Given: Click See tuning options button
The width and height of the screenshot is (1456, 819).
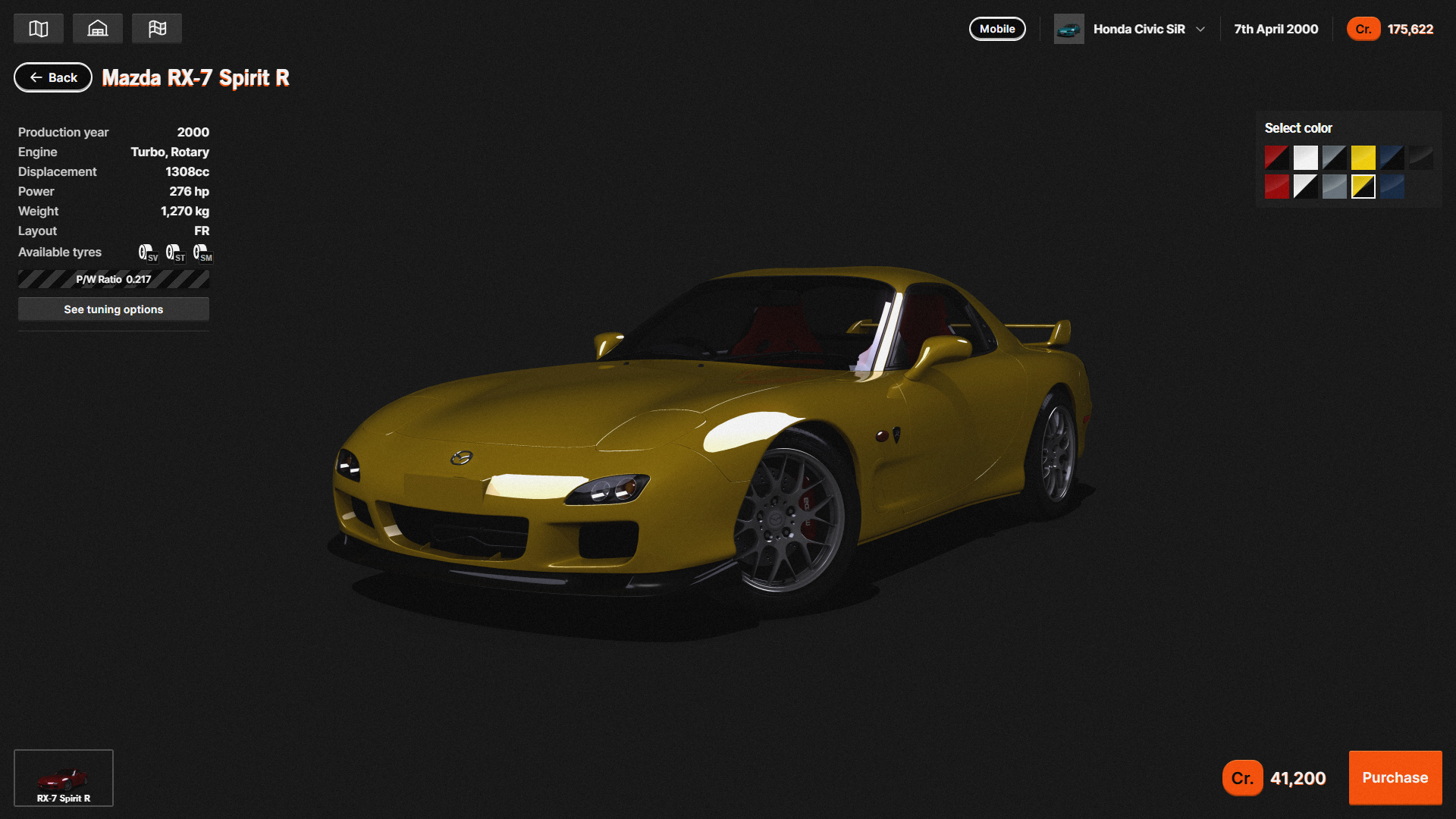Looking at the screenshot, I should point(114,309).
